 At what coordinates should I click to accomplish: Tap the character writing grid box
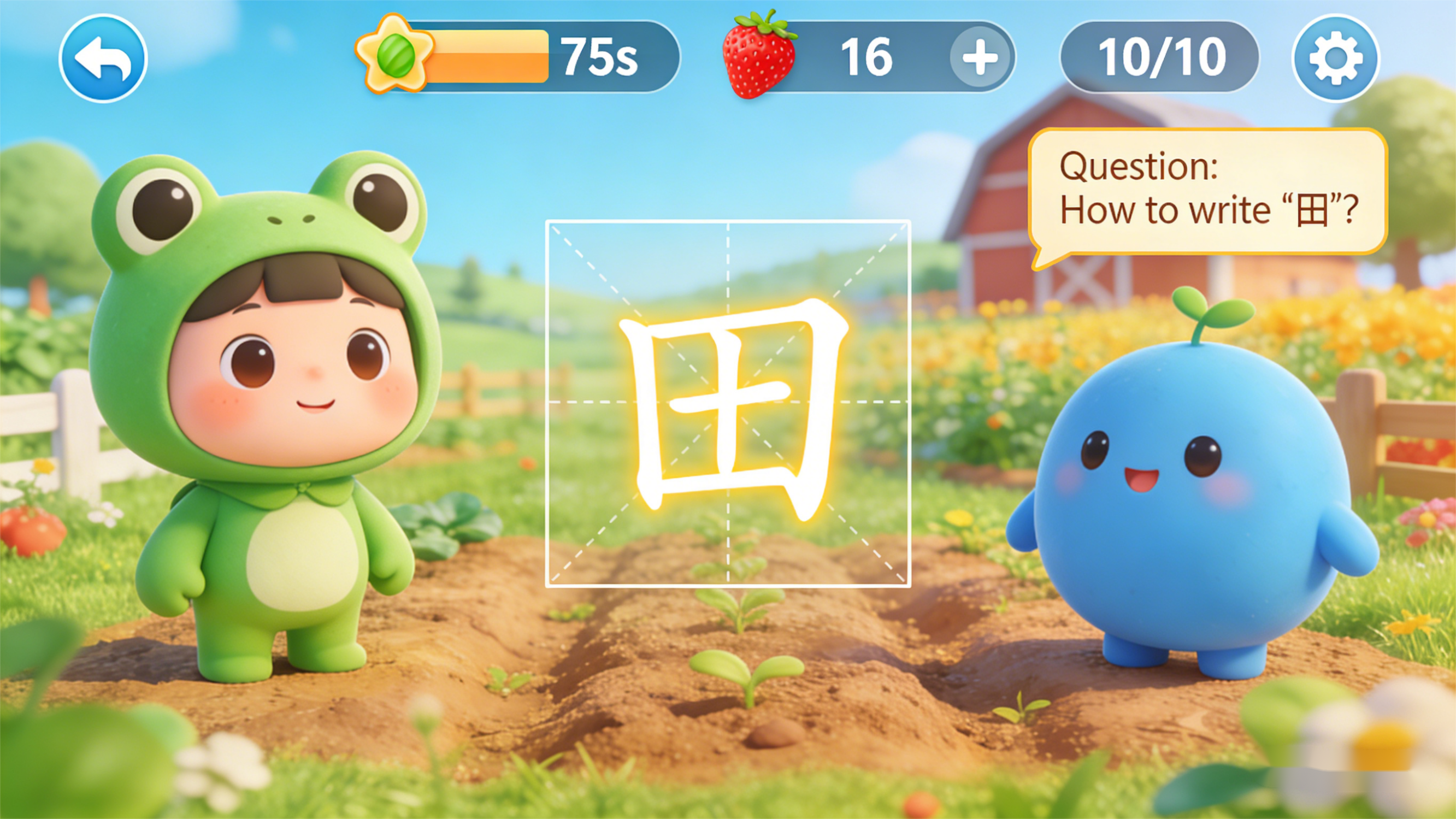point(727,404)
